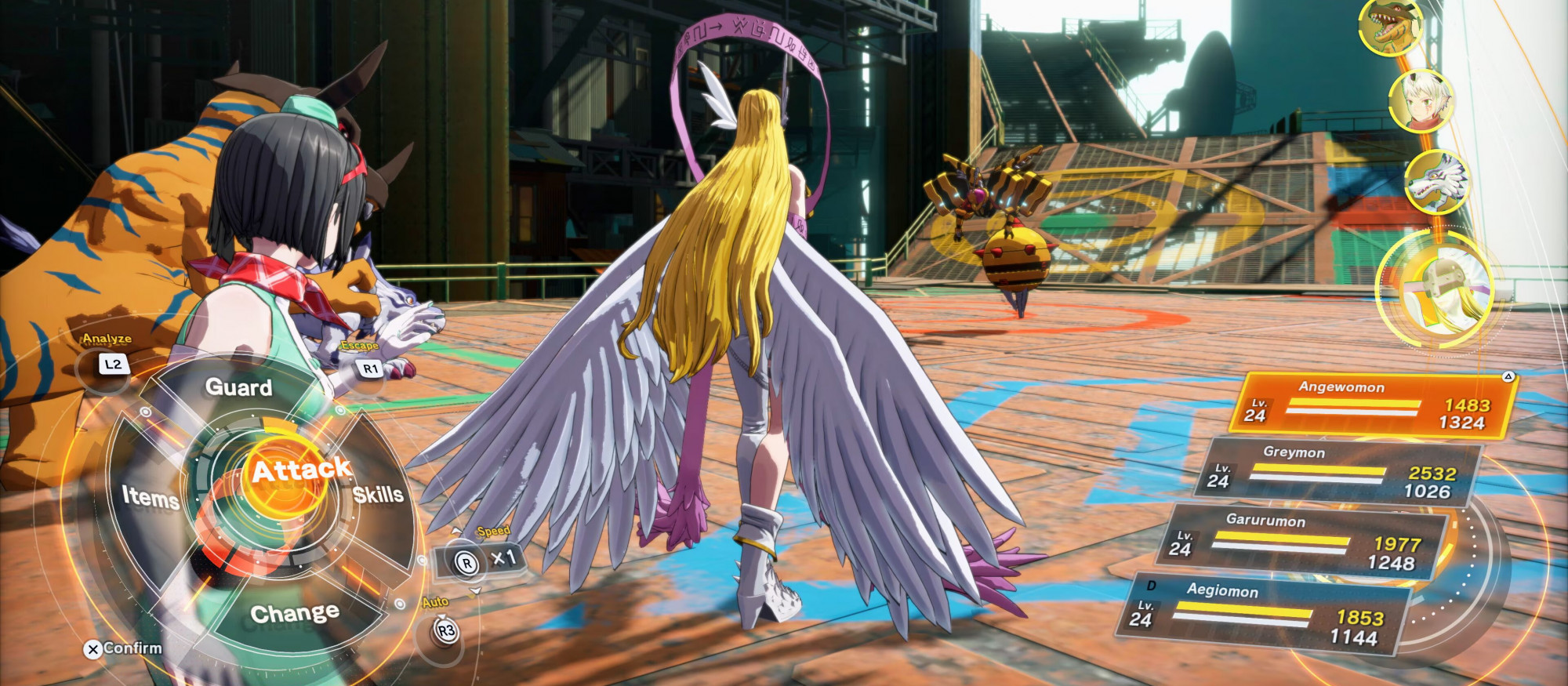
Task: Click Greymon's turn order portrait
Action: point(1388,28)
